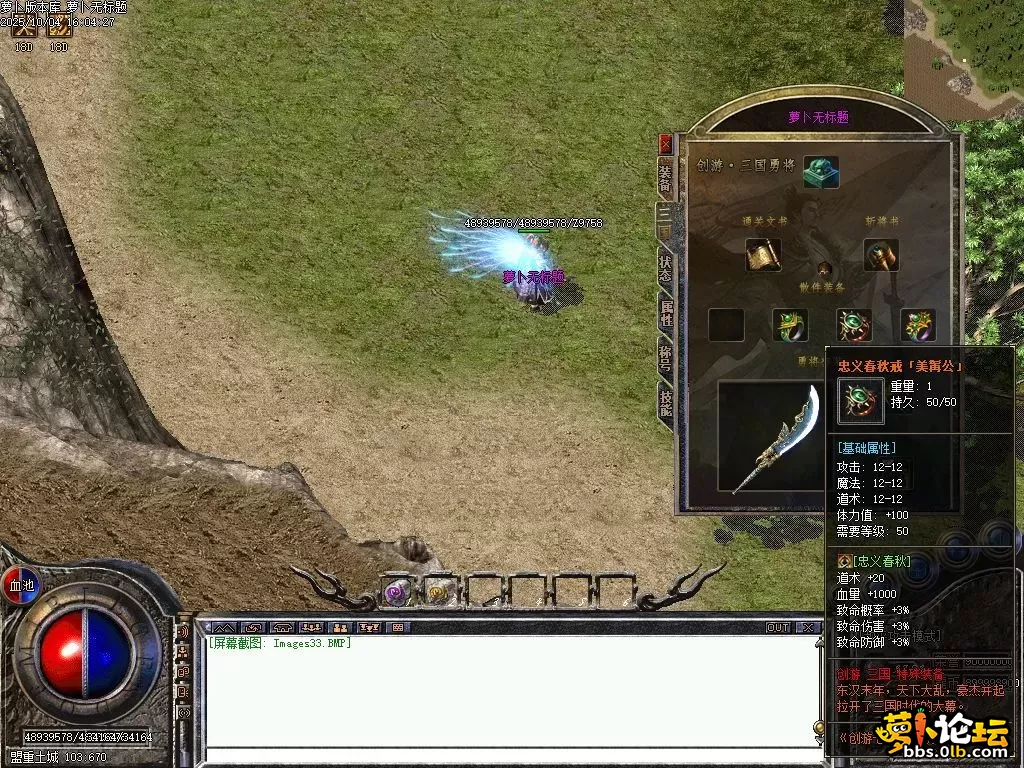Use the purple swirl hotbar item
1024x768 pixels.
[x=397, y=592]
